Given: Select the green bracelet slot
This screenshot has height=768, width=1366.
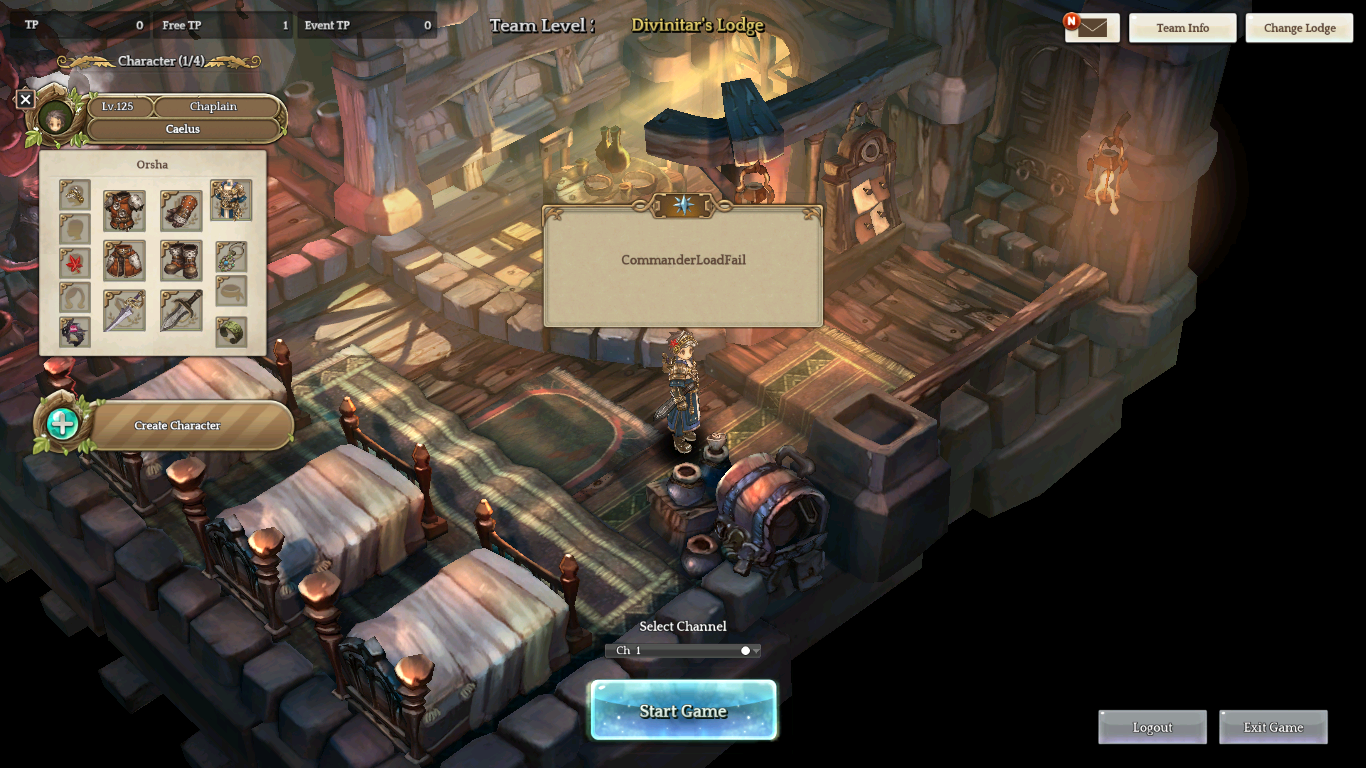Looking at the screenshot, I should click(x=231, y=331).
